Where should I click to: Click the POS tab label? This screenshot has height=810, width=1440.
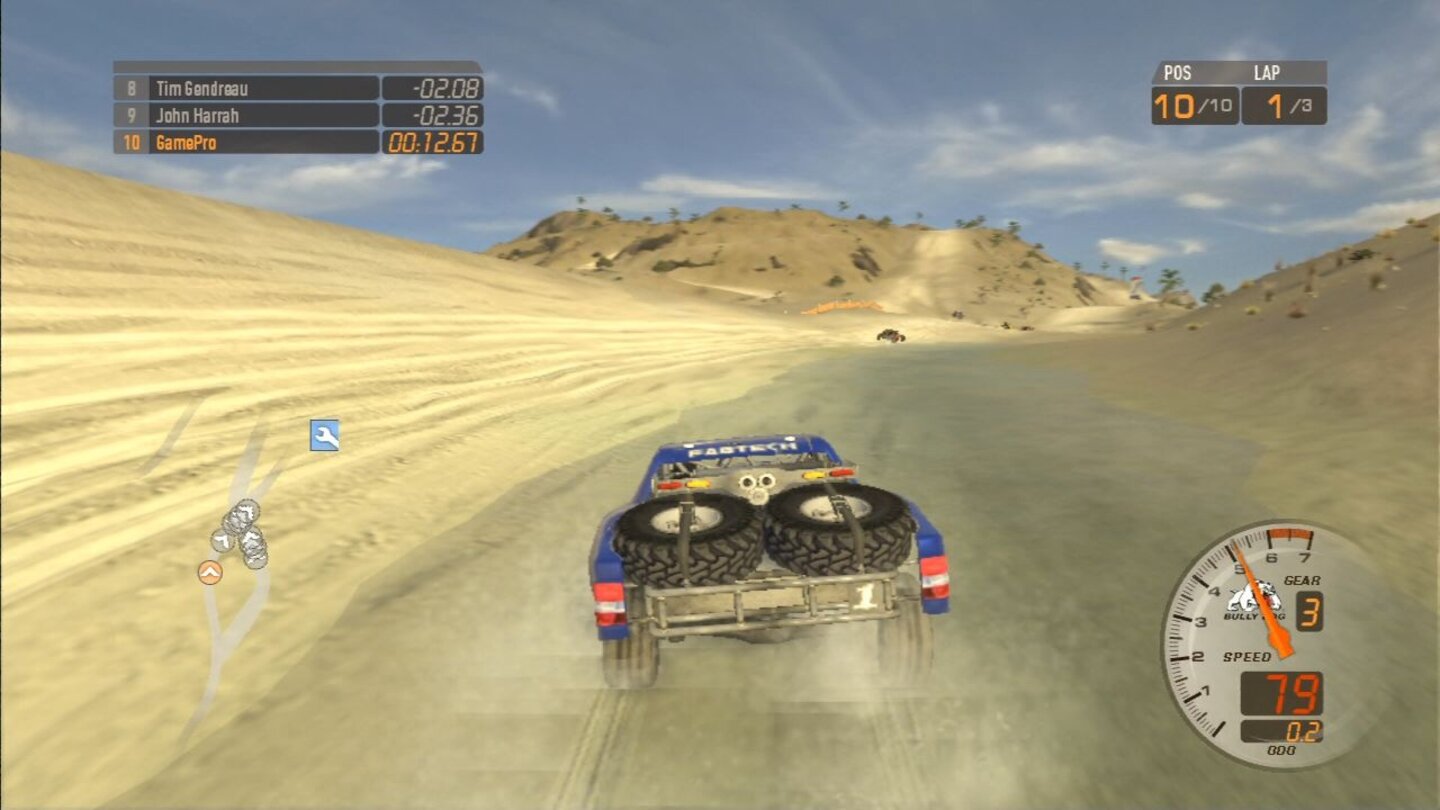coord(1180,71)
